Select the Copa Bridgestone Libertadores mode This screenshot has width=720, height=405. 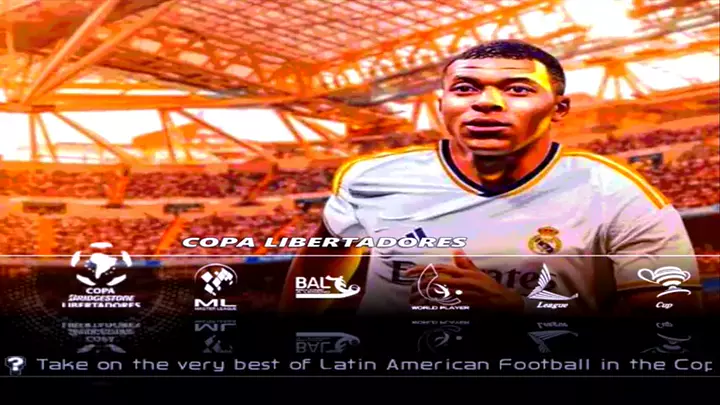point(101,275)
